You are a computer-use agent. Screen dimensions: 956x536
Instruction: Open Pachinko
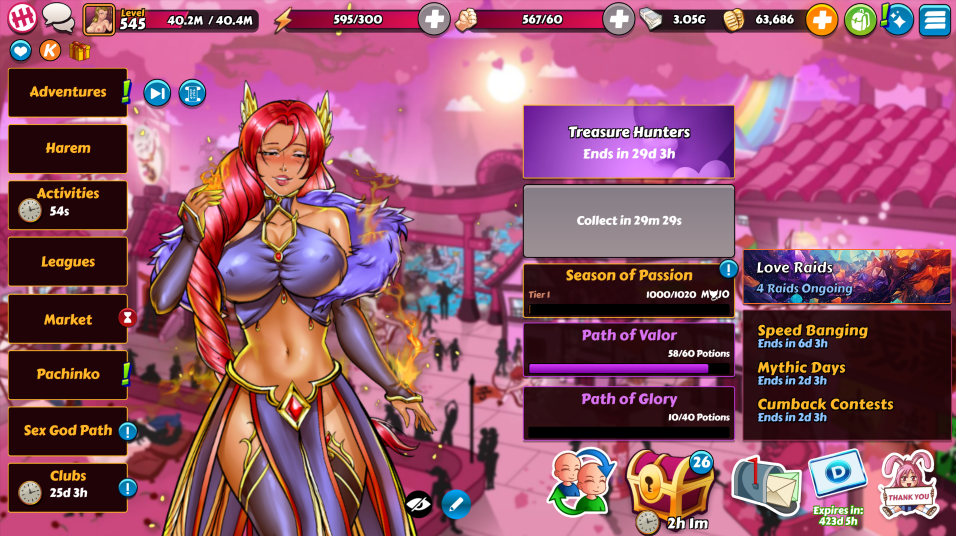pos(68,374)
